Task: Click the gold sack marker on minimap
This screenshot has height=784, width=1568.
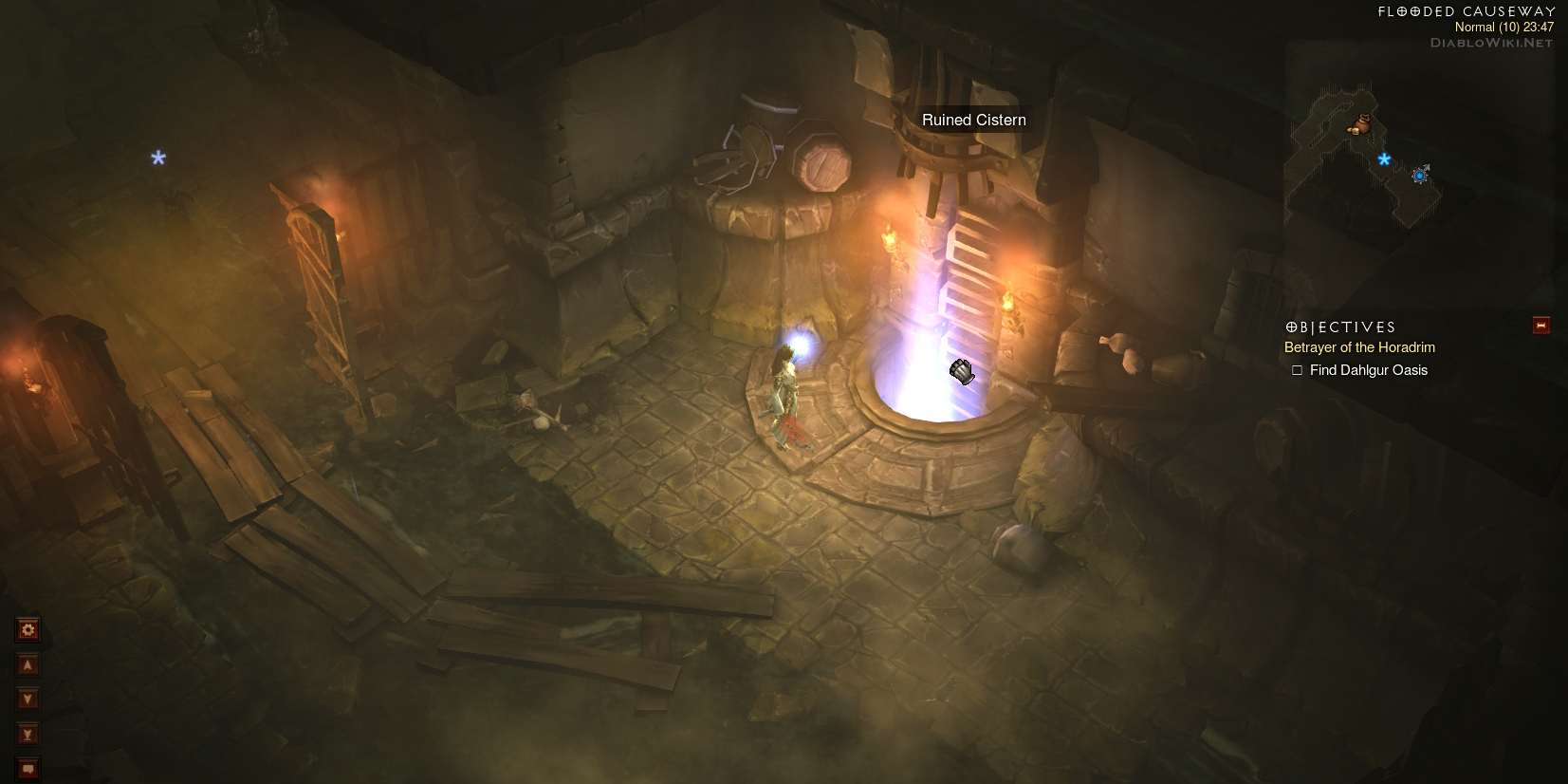Action: click(x=1361, y=124)
